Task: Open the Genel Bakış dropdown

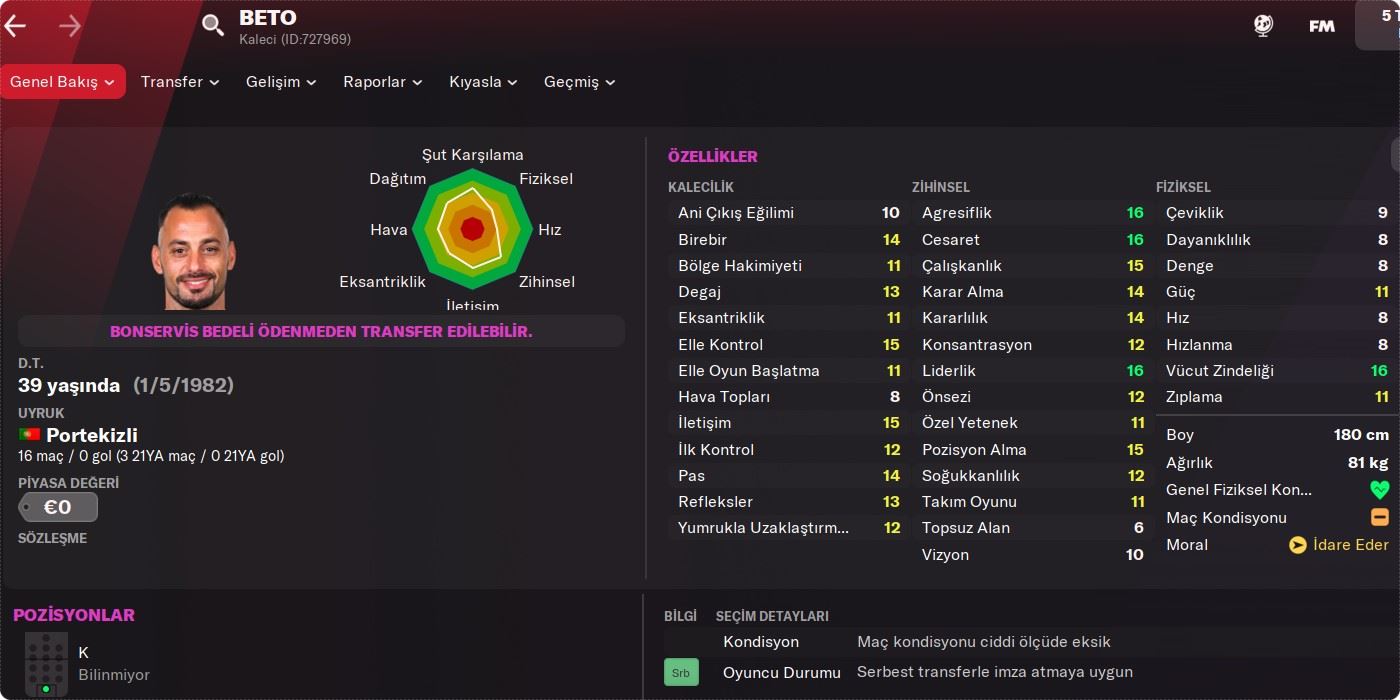Action: 63,82
